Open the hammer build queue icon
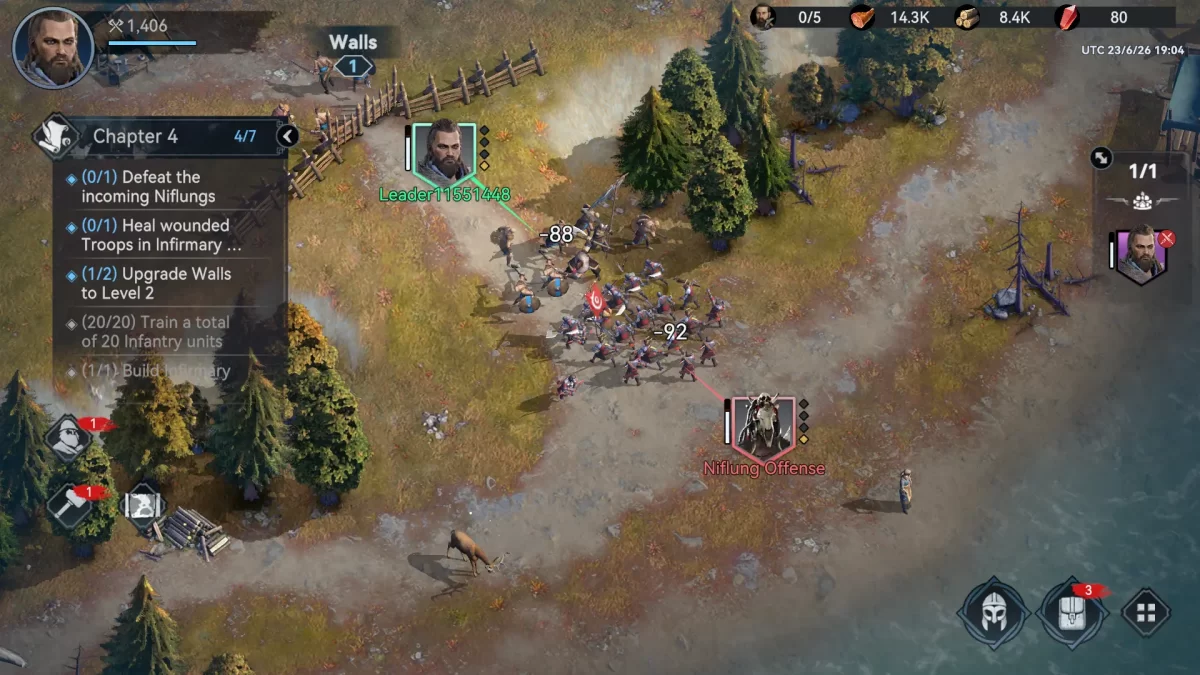This screenshot has width=1200, height=675. (x=69, y=504)
